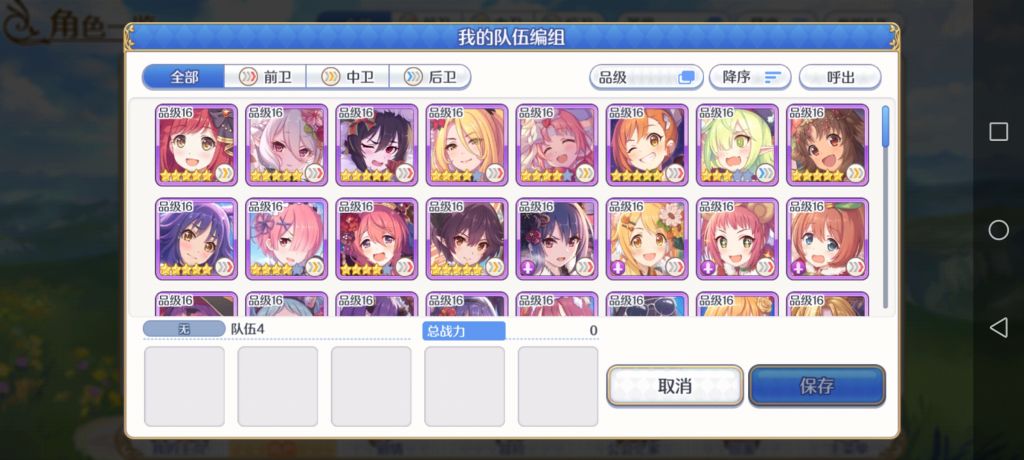Click the 取消 cancel button
Image resolution: width=1024 pixels, height=460 pixels.
[x=675, y=386]
